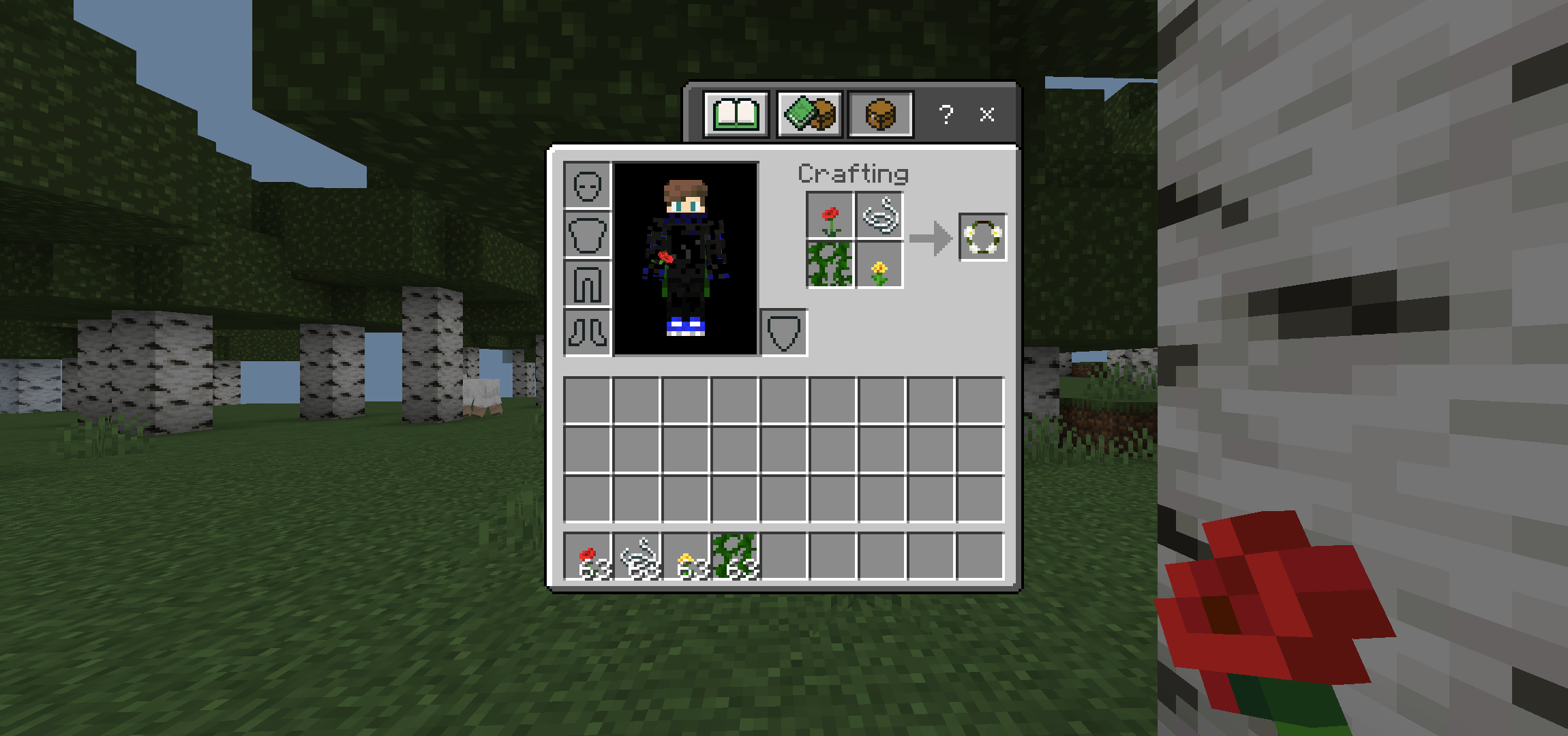Screen dimensions: 1568x736
Task: Pick up the string in the crafting grid
Action: (x=879, y=216)
